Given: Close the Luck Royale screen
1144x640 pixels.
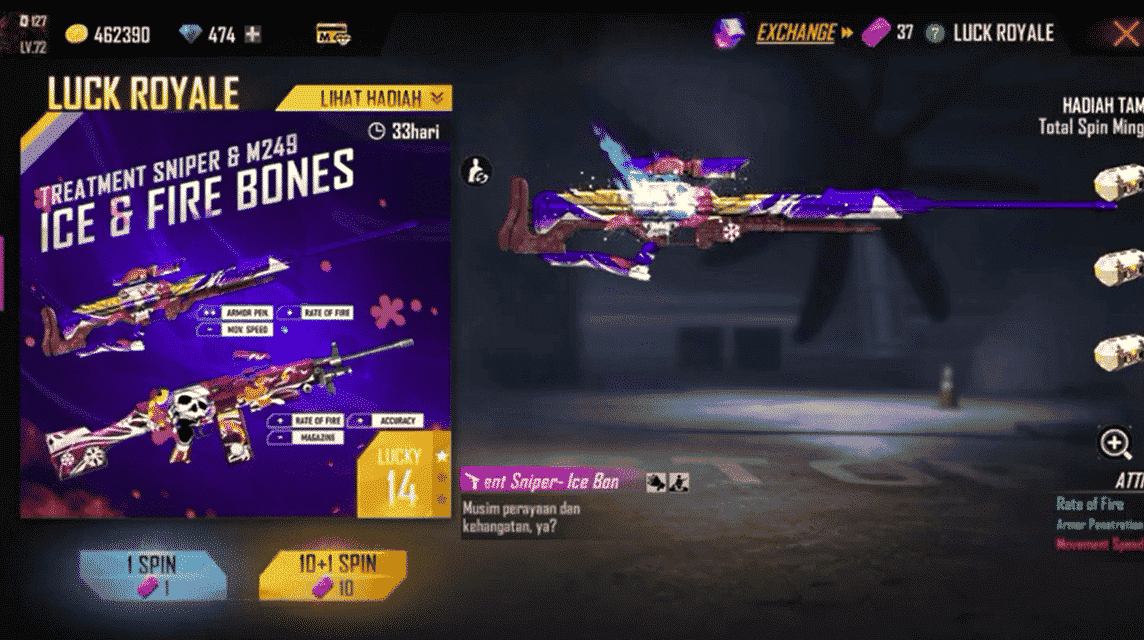Looking at the screenshot, I should (1125, 34).
